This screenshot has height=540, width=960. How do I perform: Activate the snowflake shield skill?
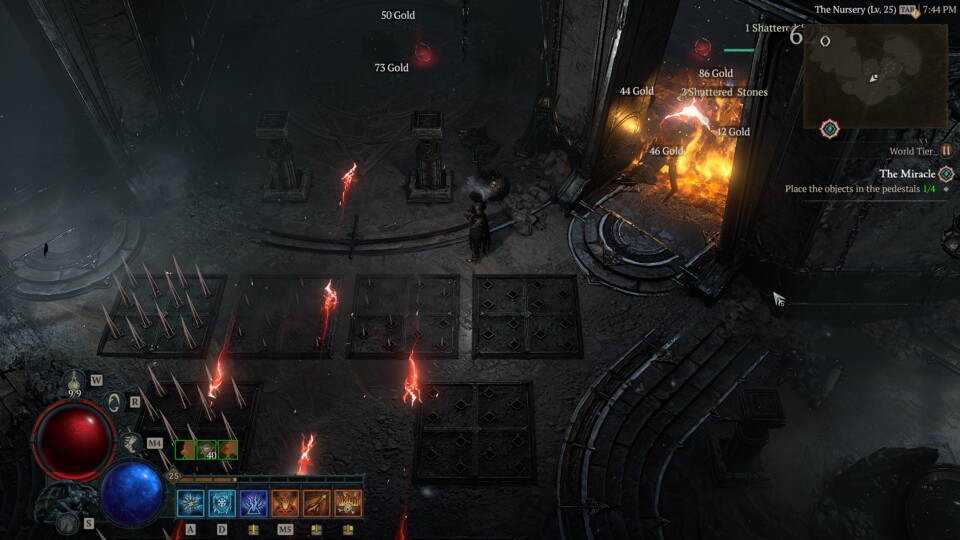point(222,503)
